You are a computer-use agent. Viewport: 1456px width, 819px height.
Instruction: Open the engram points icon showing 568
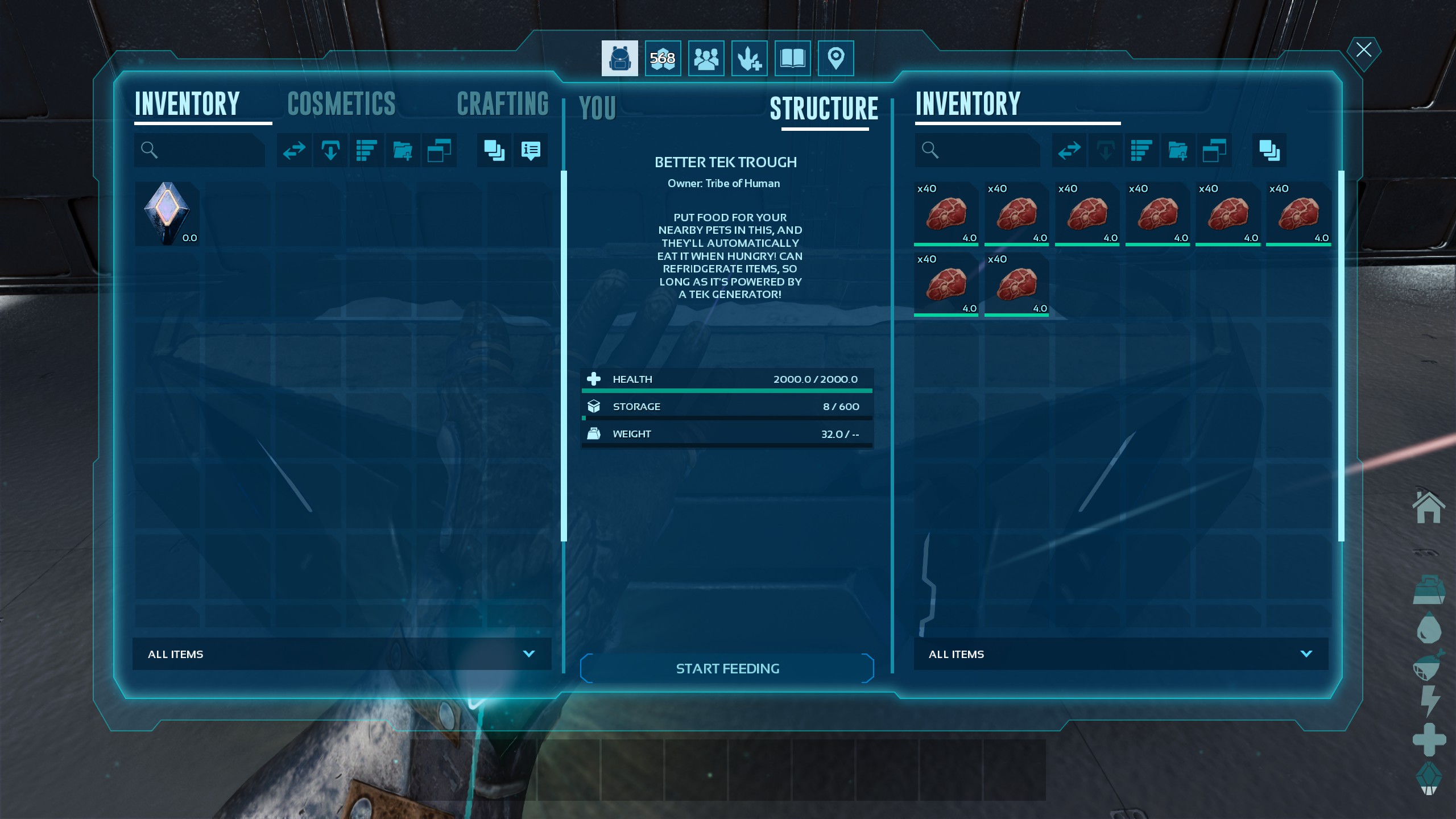[663, 58]
